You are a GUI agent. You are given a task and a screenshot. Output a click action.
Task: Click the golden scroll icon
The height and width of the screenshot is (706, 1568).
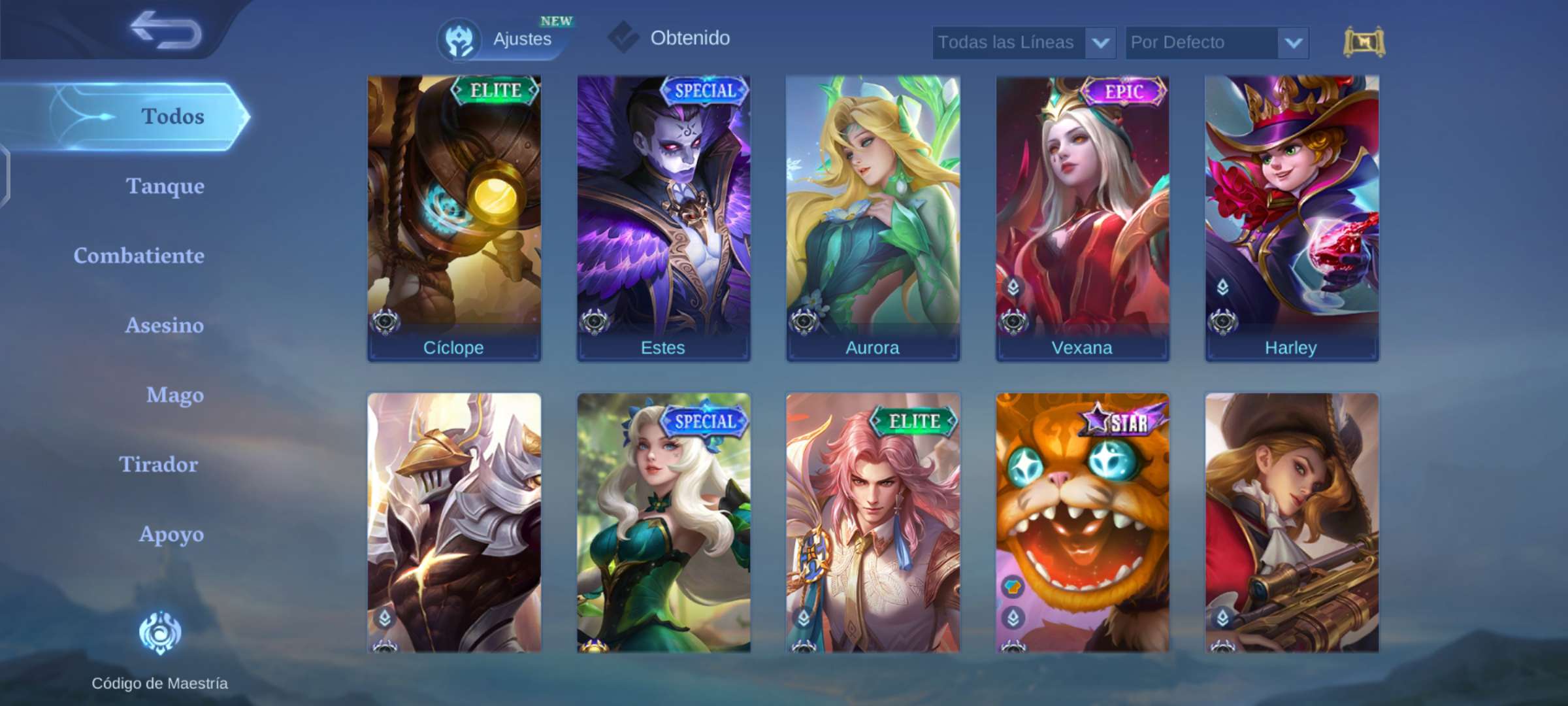pyautogui.click(x=1364, y=43)
